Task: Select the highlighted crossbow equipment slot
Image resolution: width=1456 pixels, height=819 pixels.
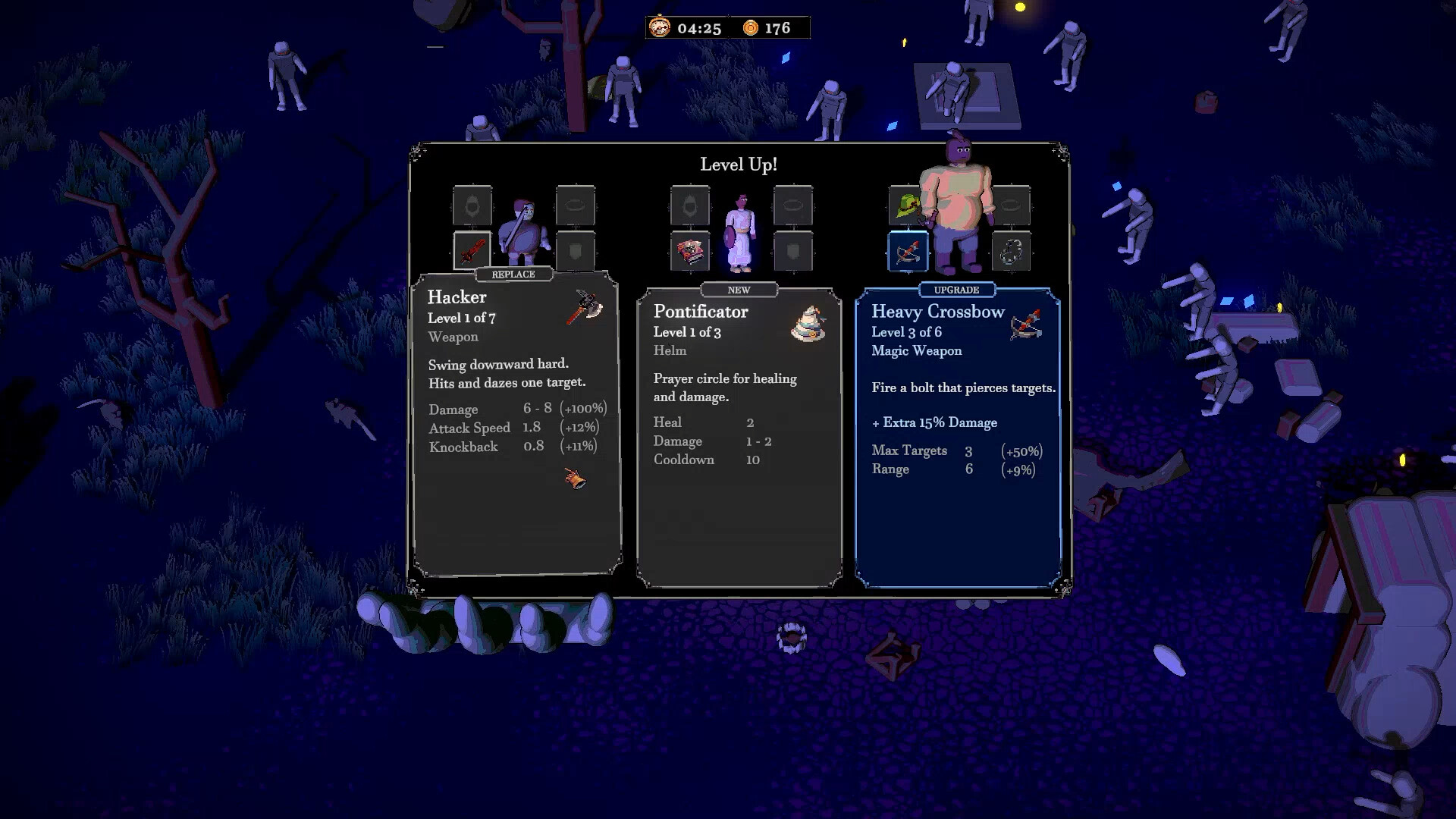Action: (x=909, y=251)
